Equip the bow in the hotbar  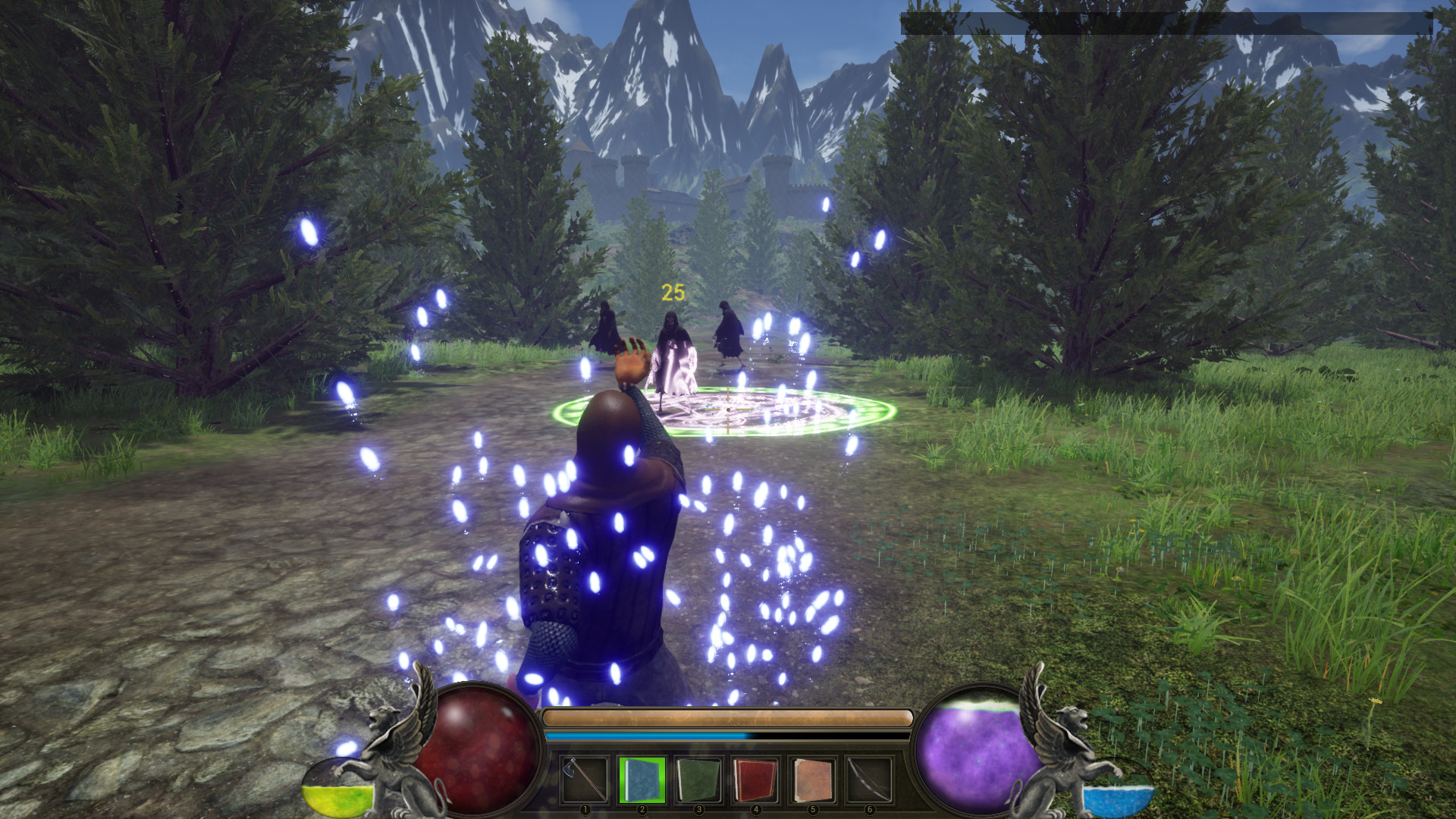869,780
